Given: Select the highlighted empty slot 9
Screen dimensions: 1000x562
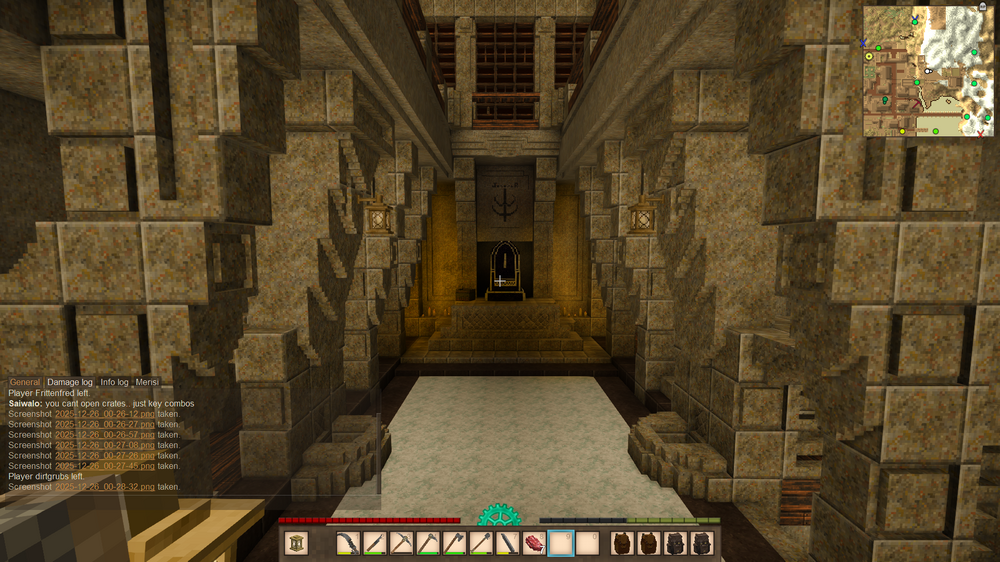Looking at the screenshot, I should [561, 543].
